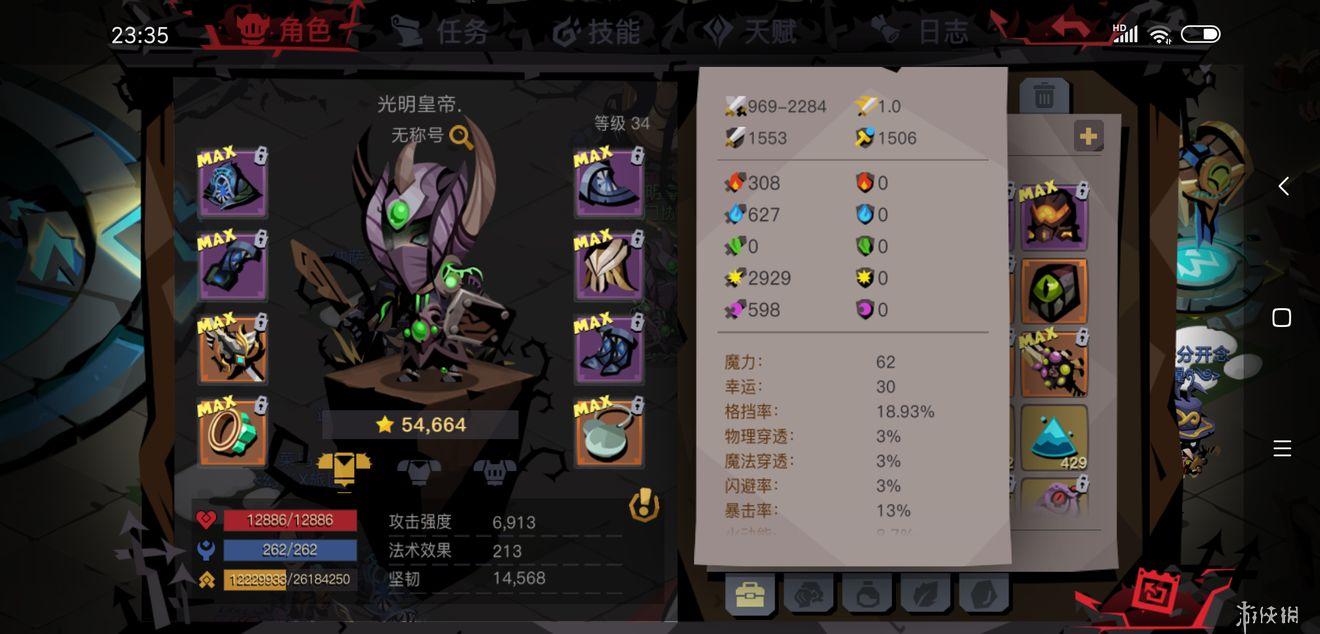Select the blue triangle gem stack

(x=1053, y=437)
